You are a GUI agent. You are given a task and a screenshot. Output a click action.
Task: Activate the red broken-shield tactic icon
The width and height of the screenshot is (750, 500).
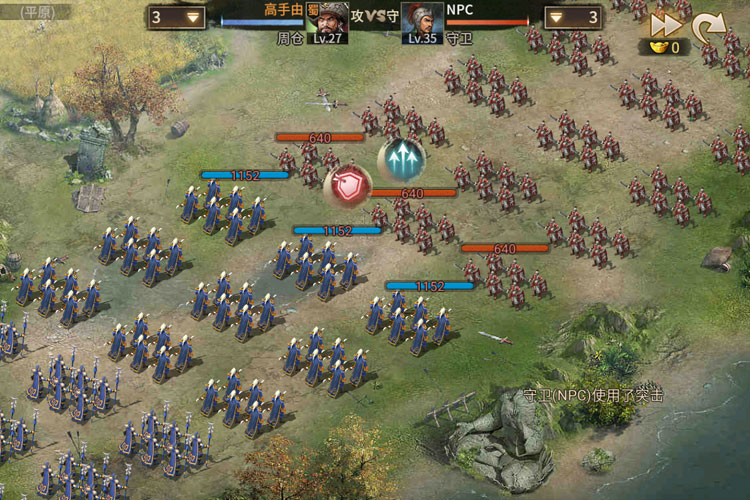pyautogui.click(x=349, y=185)
